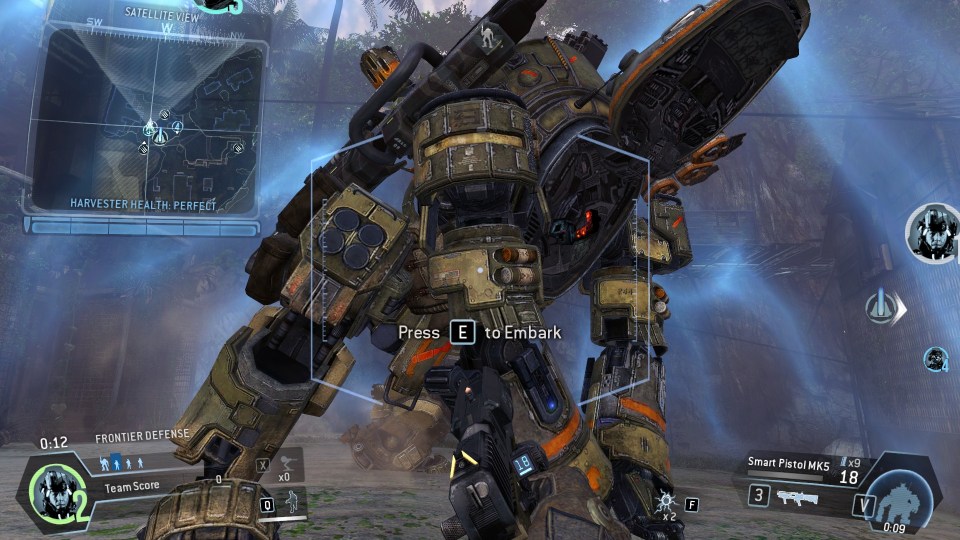Screen dimensions: 960x540
Task: Click the squad member icons row
Action: (121, 463)
